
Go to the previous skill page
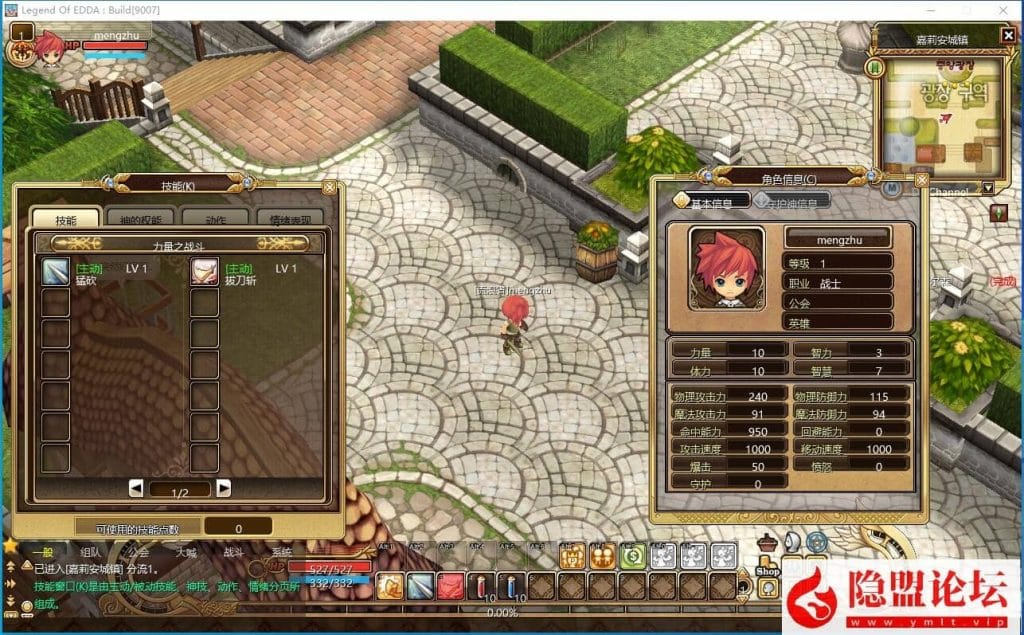(136, 488)
